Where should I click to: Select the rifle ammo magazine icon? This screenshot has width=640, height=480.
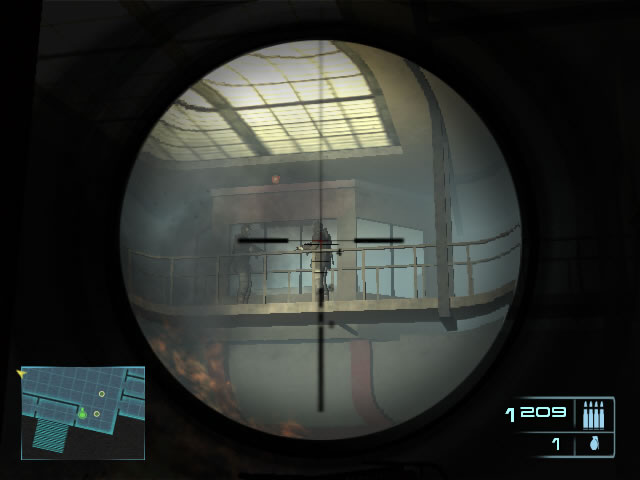pos(593,414)
